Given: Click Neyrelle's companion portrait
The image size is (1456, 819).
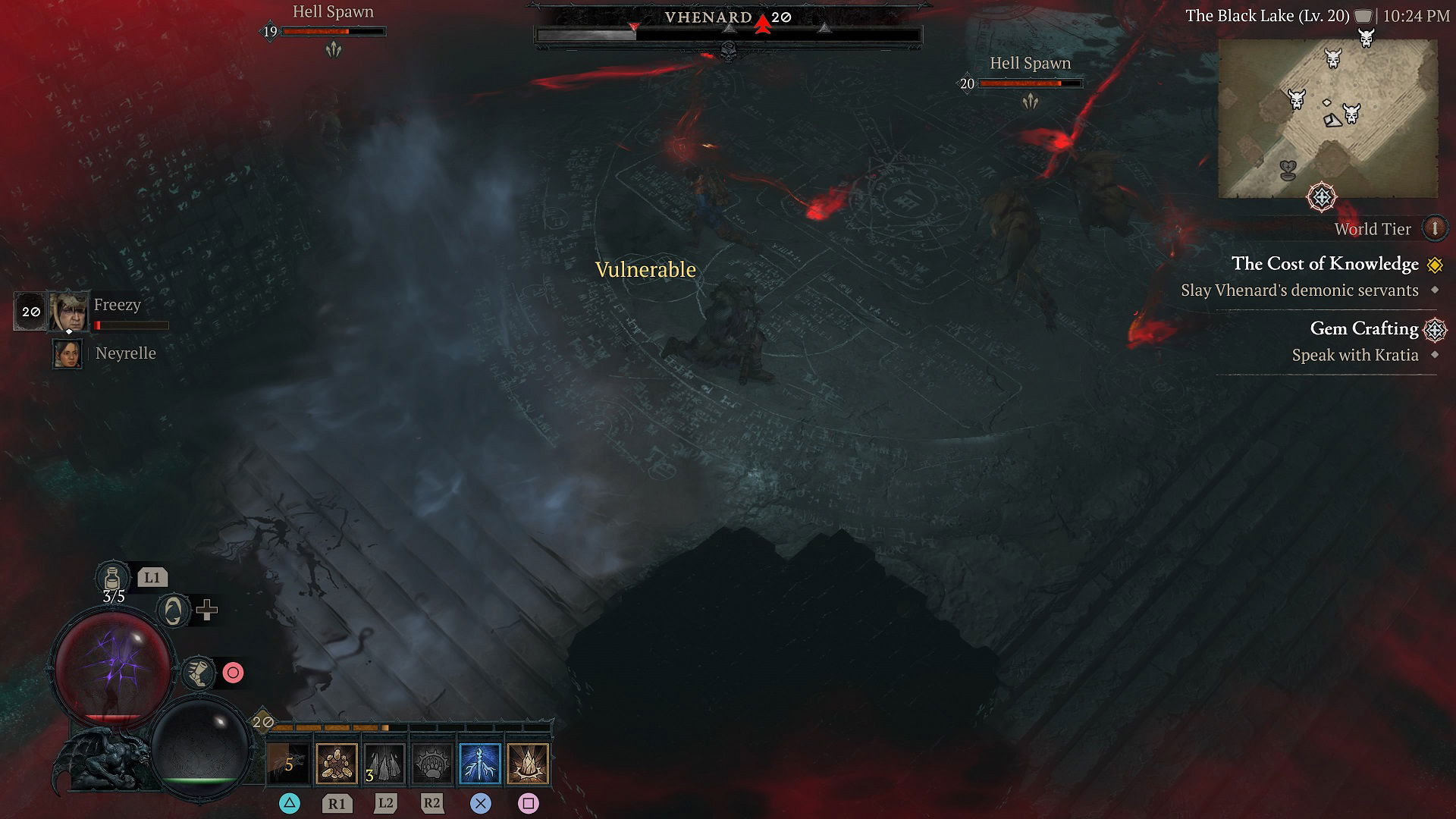Looking at the screenshot, I should coord(67,354).
